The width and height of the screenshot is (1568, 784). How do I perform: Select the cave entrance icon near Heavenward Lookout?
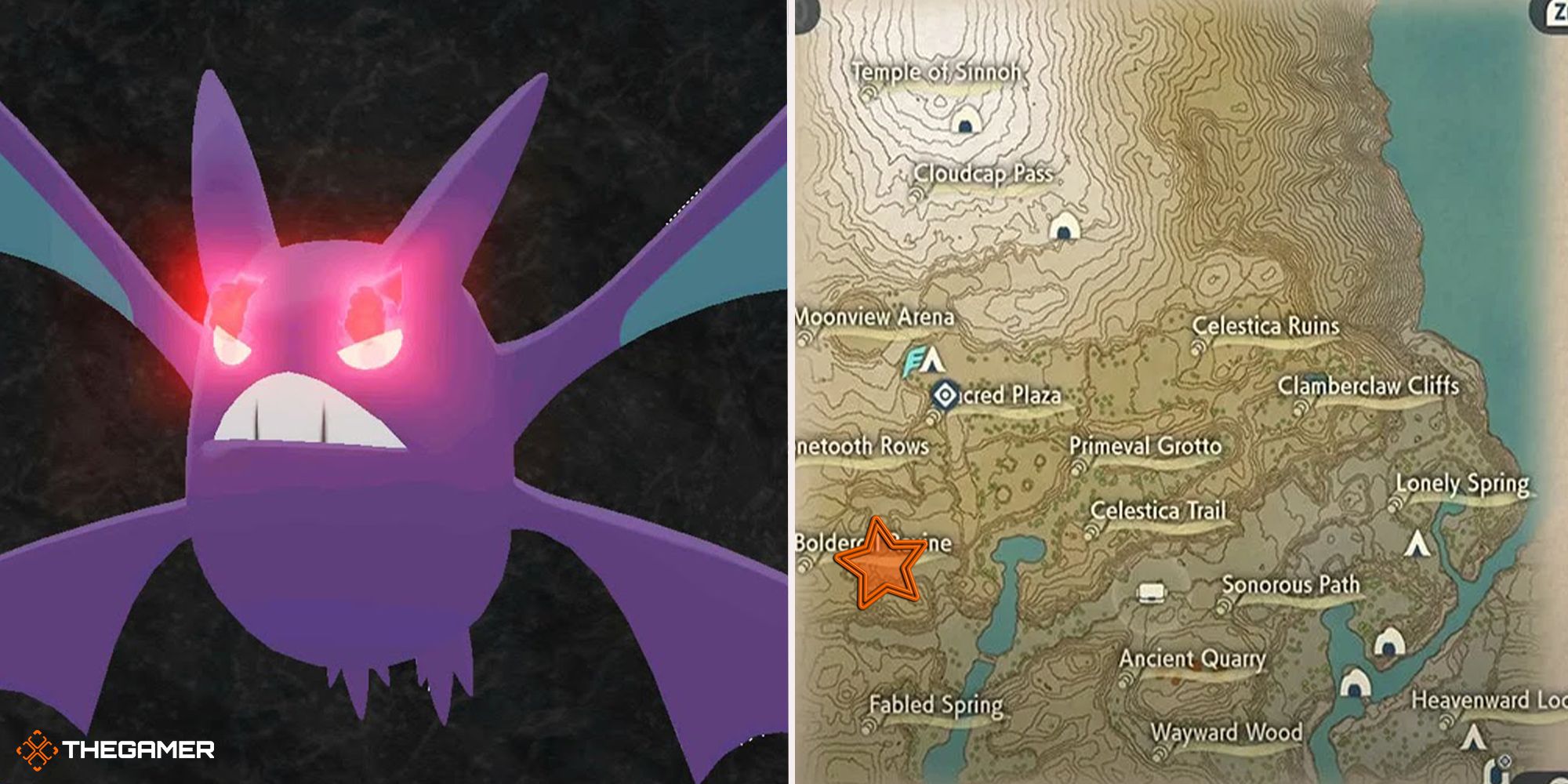[1357, 684]
